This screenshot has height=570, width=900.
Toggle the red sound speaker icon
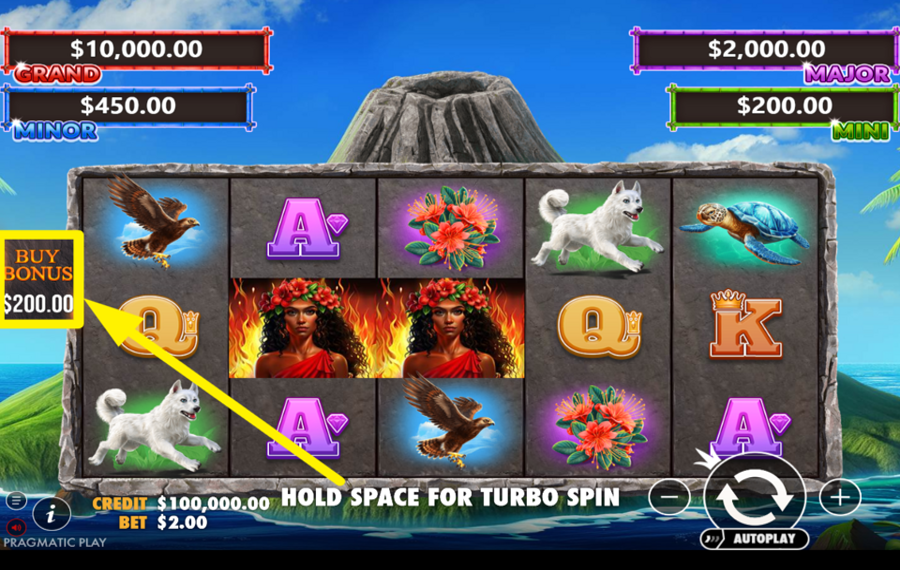coord(15,525)
